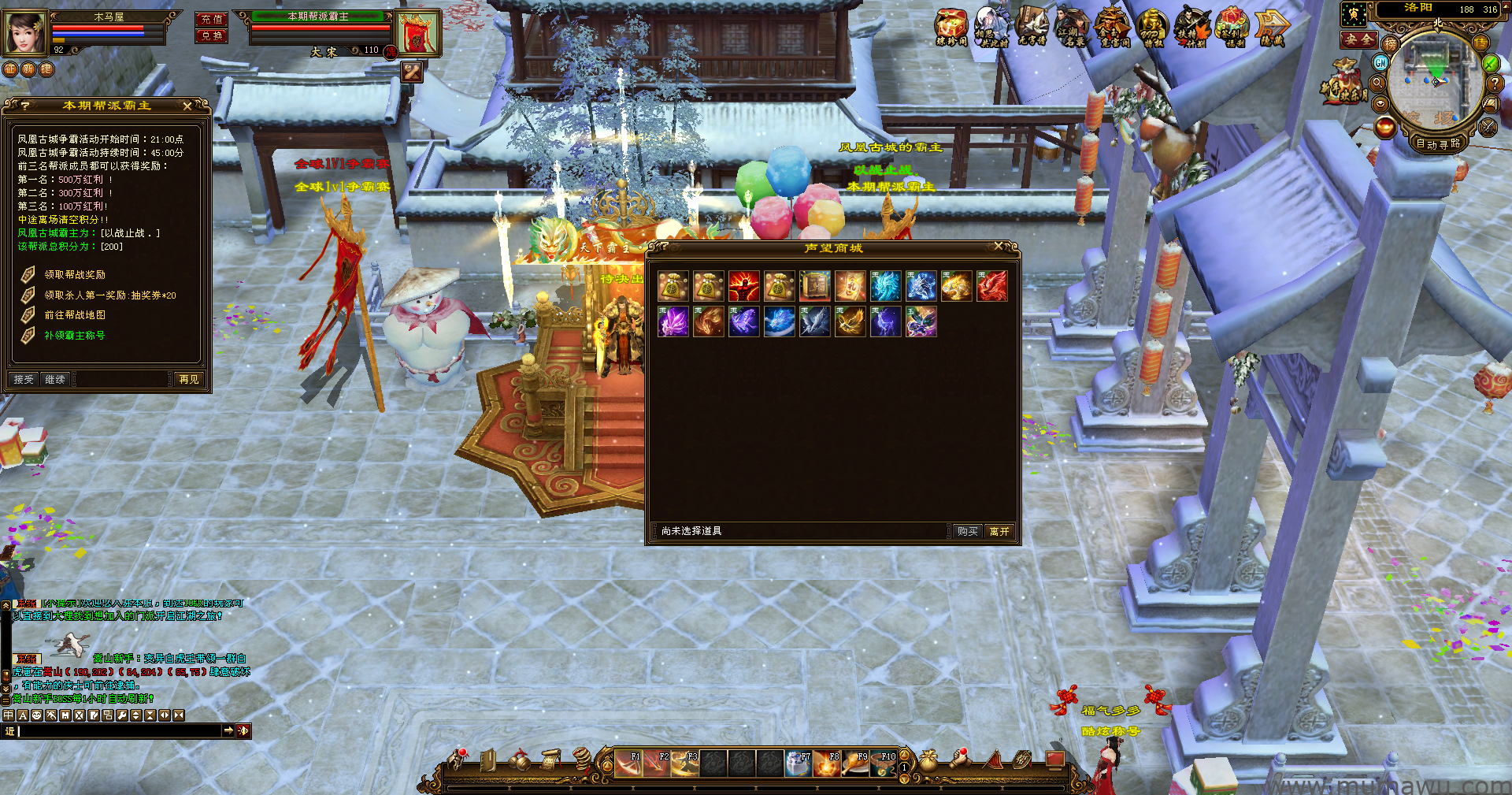The image size is (1512, 795).
Task: Pick the blue deer shop item
Action: (885, 322)
